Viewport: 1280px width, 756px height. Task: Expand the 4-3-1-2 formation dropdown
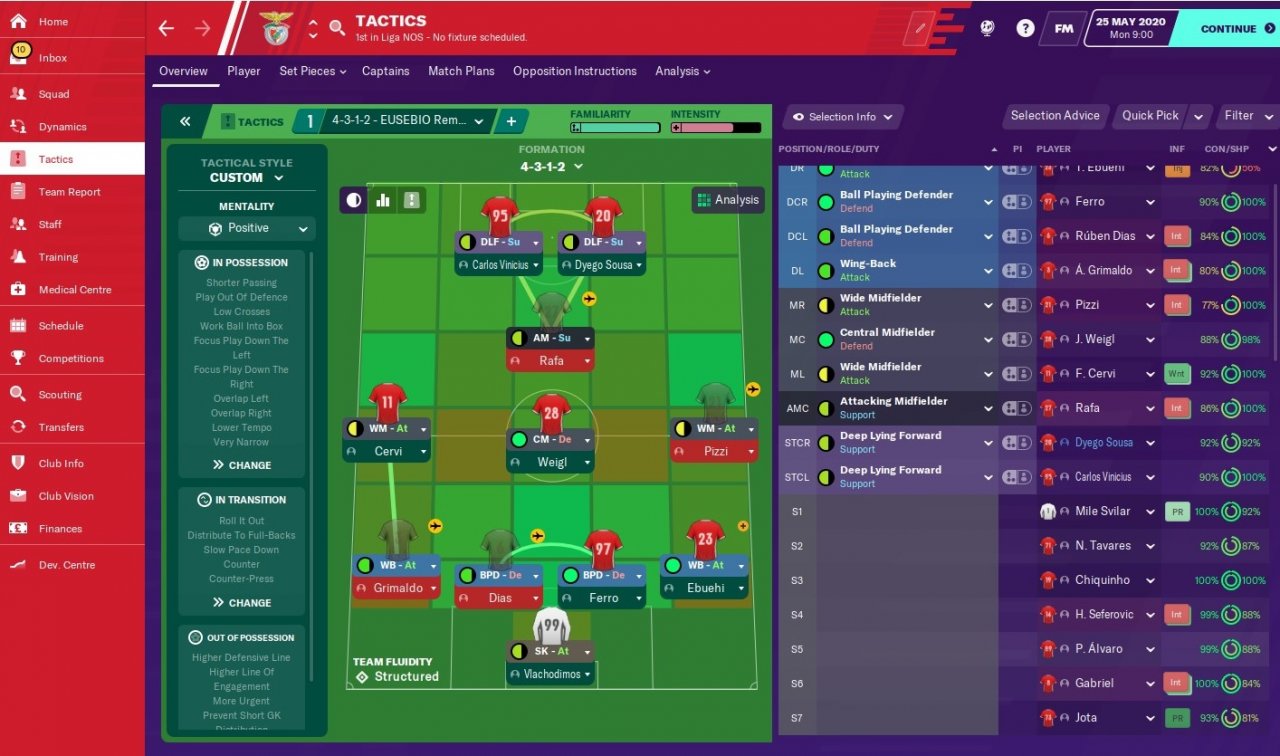pos(551,167)
